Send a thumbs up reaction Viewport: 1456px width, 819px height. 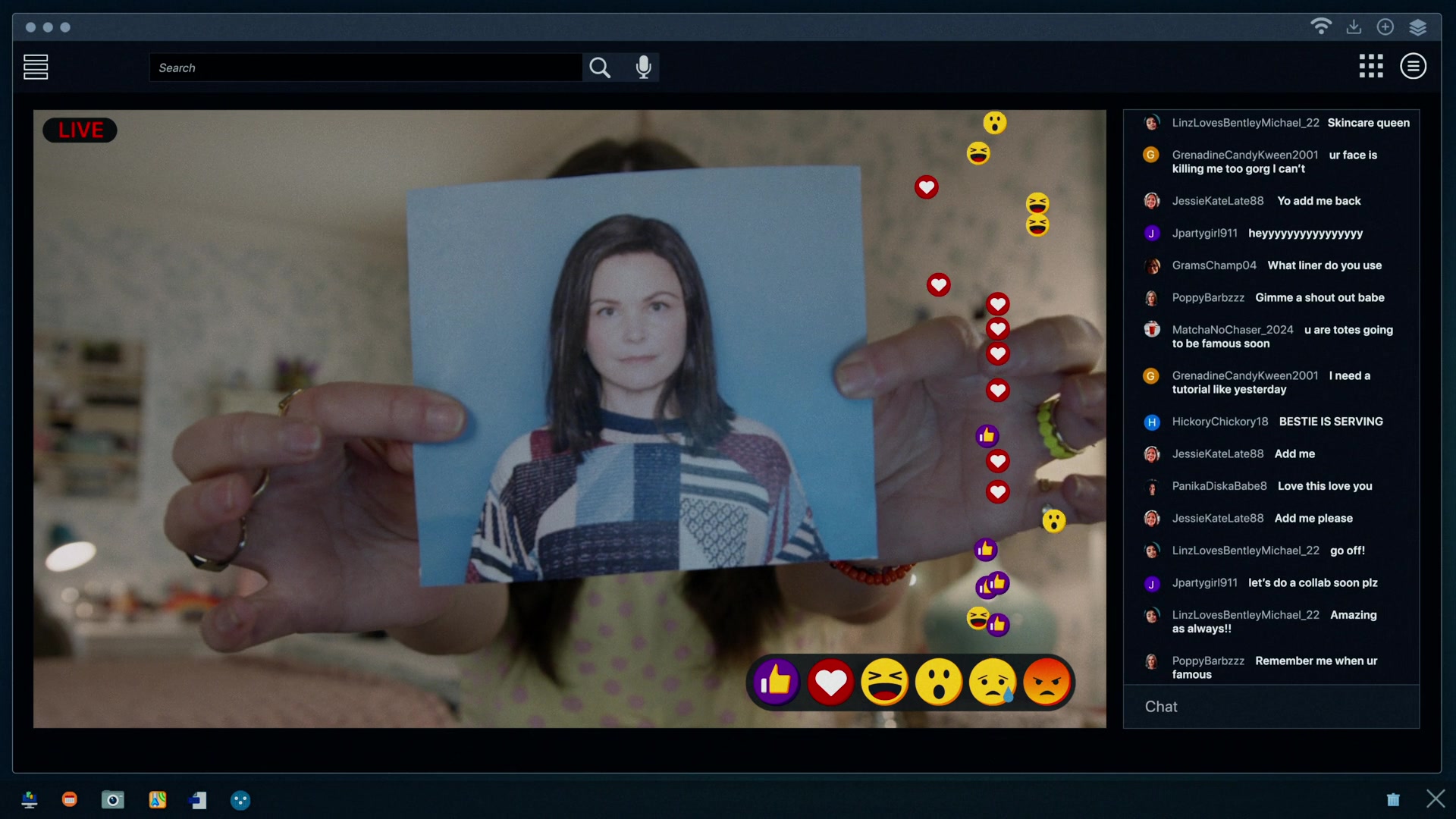click(x=776, y=682)
